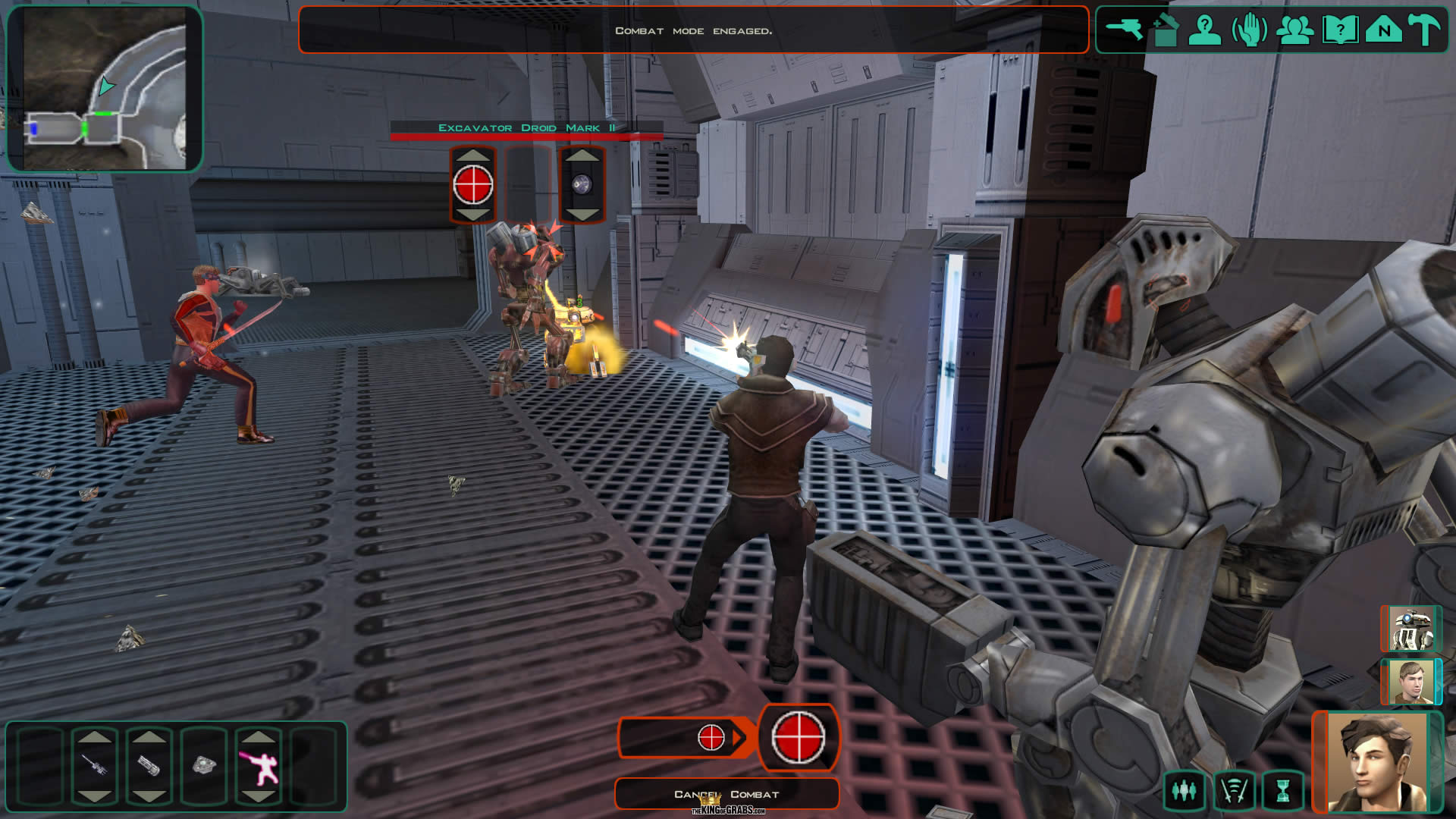Open the party selection icon
The height and width of the screenshot is (819, 1456).
coord(1295,30)
